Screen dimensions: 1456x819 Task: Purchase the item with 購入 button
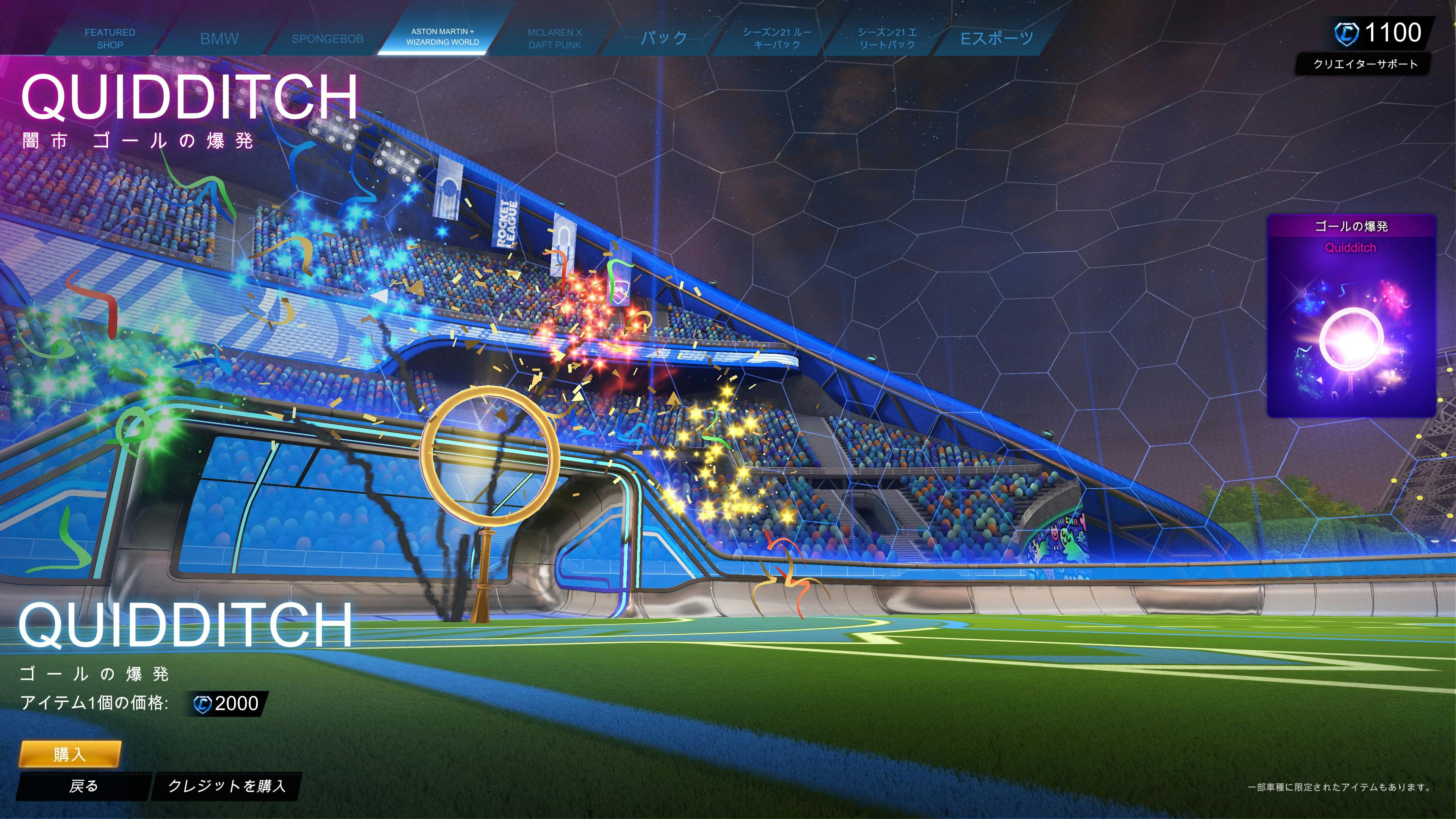[x=70, y=754]
